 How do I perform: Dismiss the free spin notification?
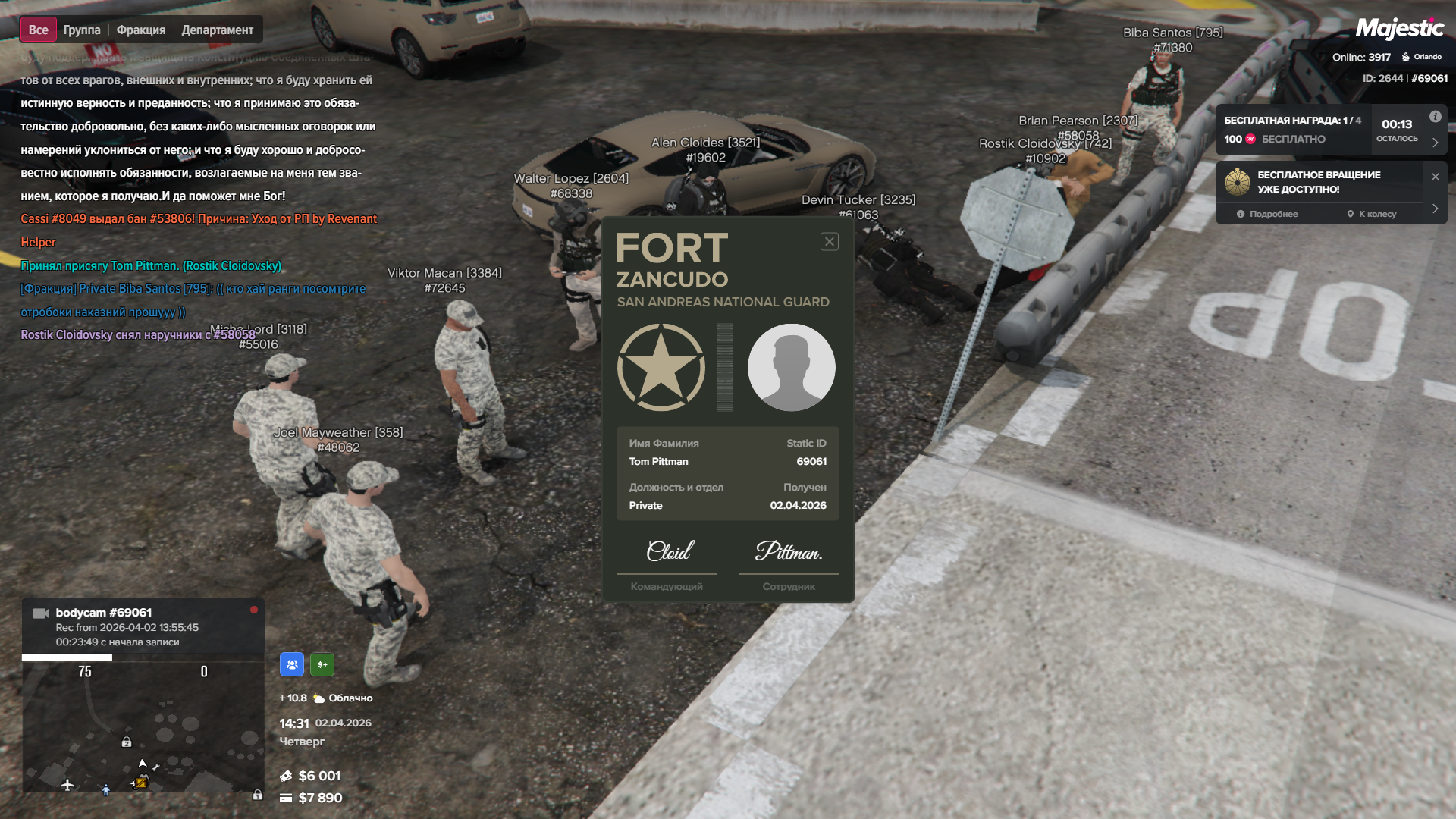click(x=1436, y=177)
